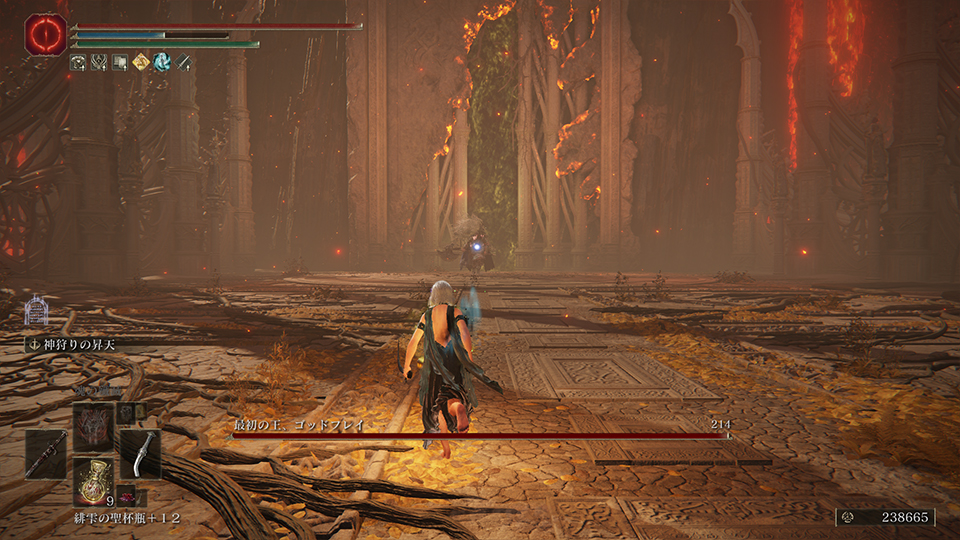Viewport: 960px width, 540px height.
Task: Select the golden diamond buff icon
Action: [140, 62]
